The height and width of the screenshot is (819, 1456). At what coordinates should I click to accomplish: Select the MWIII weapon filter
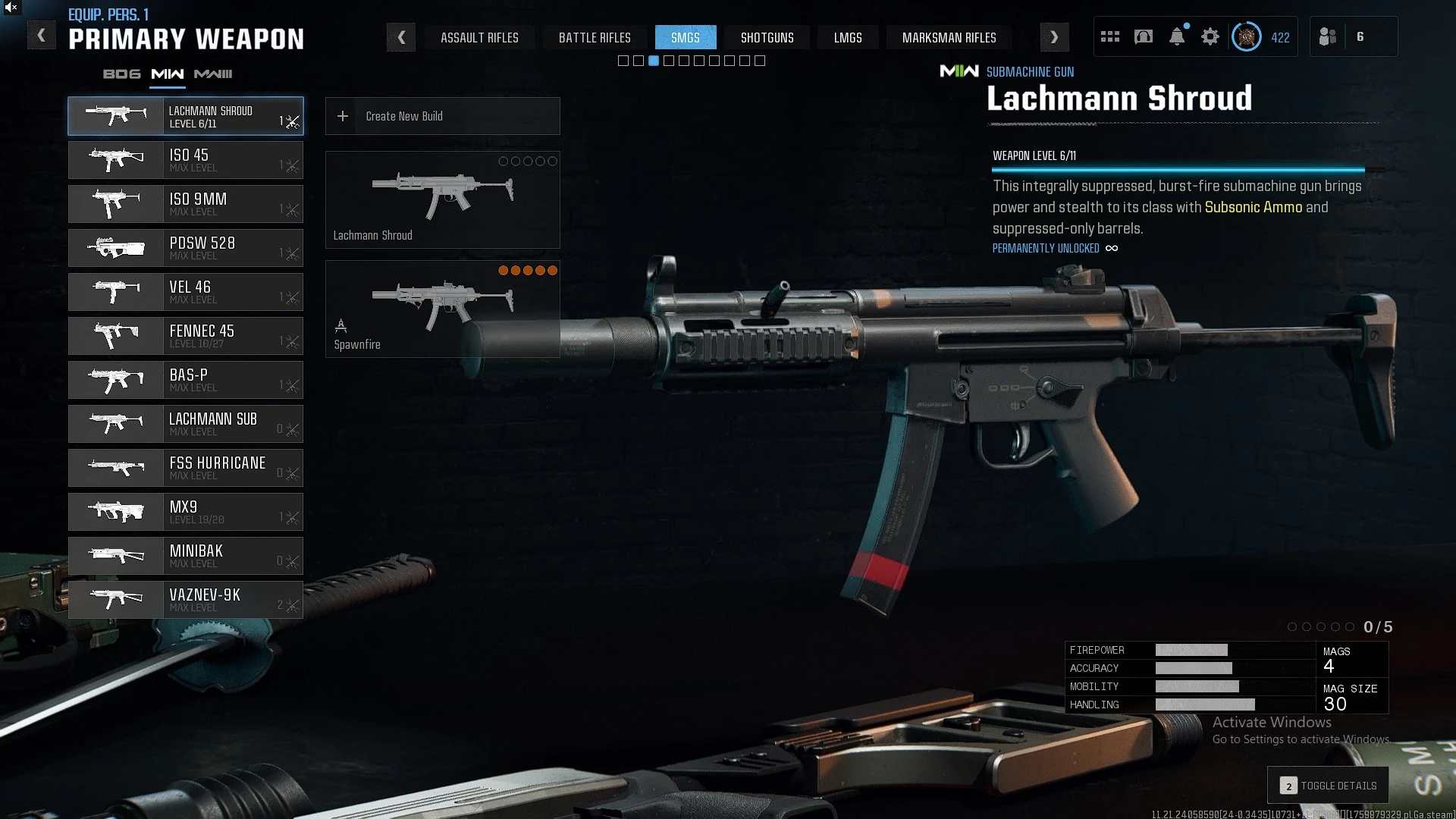[x=213, y=74]
